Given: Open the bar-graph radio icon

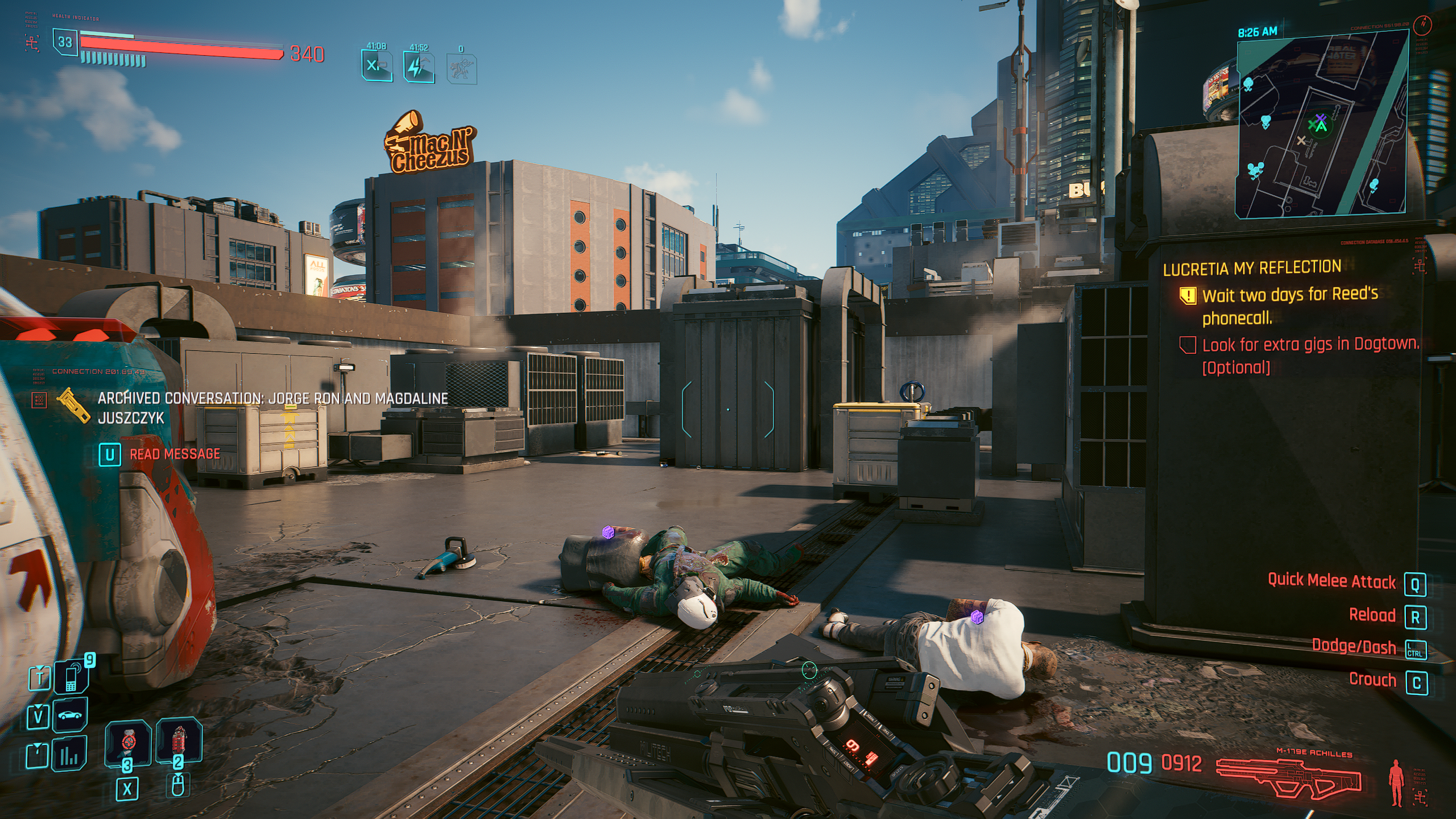Looking at the screenshot, I should point(69,755).
